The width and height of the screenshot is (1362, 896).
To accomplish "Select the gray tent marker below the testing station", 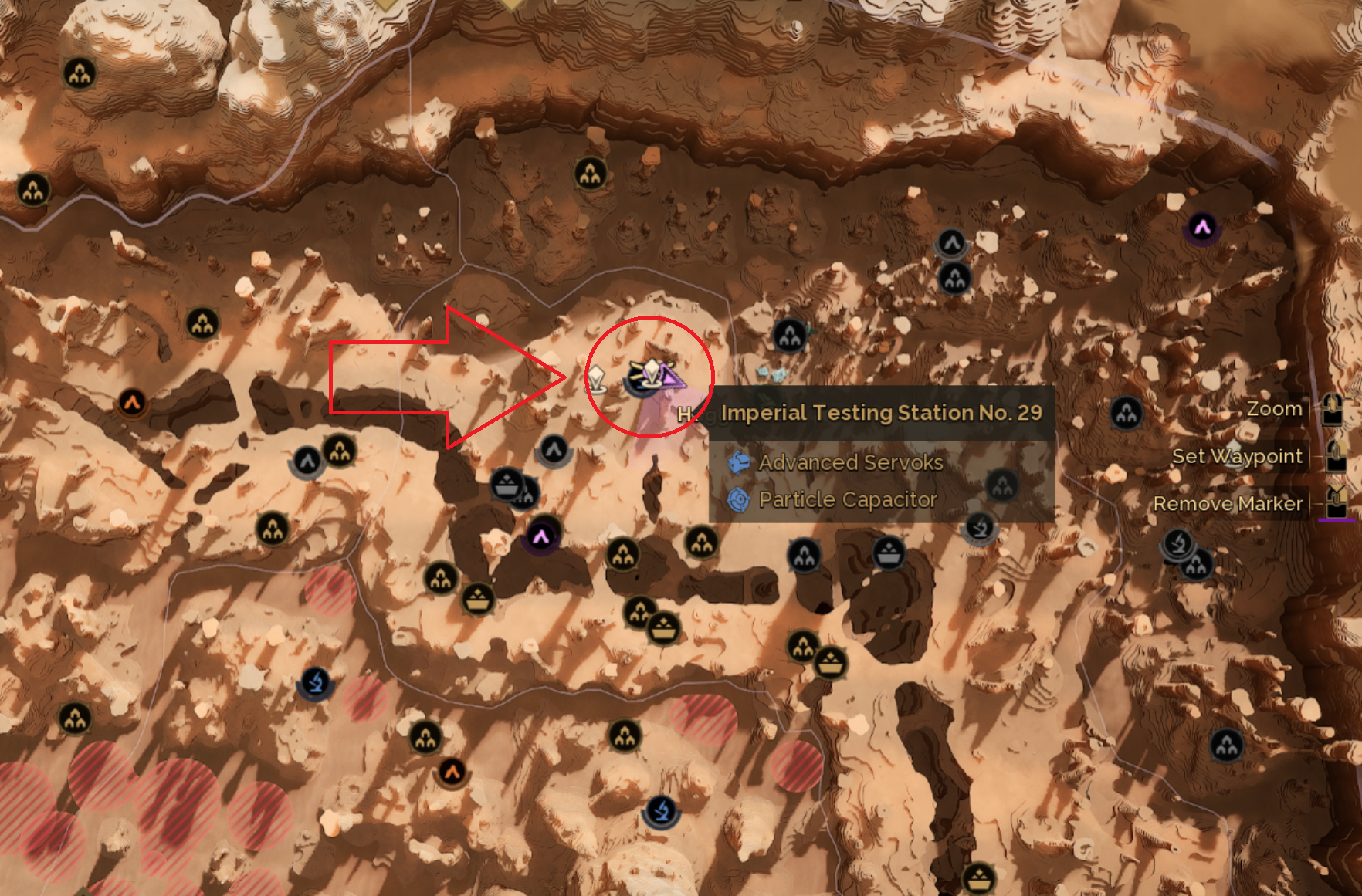I will pos(554,449).
